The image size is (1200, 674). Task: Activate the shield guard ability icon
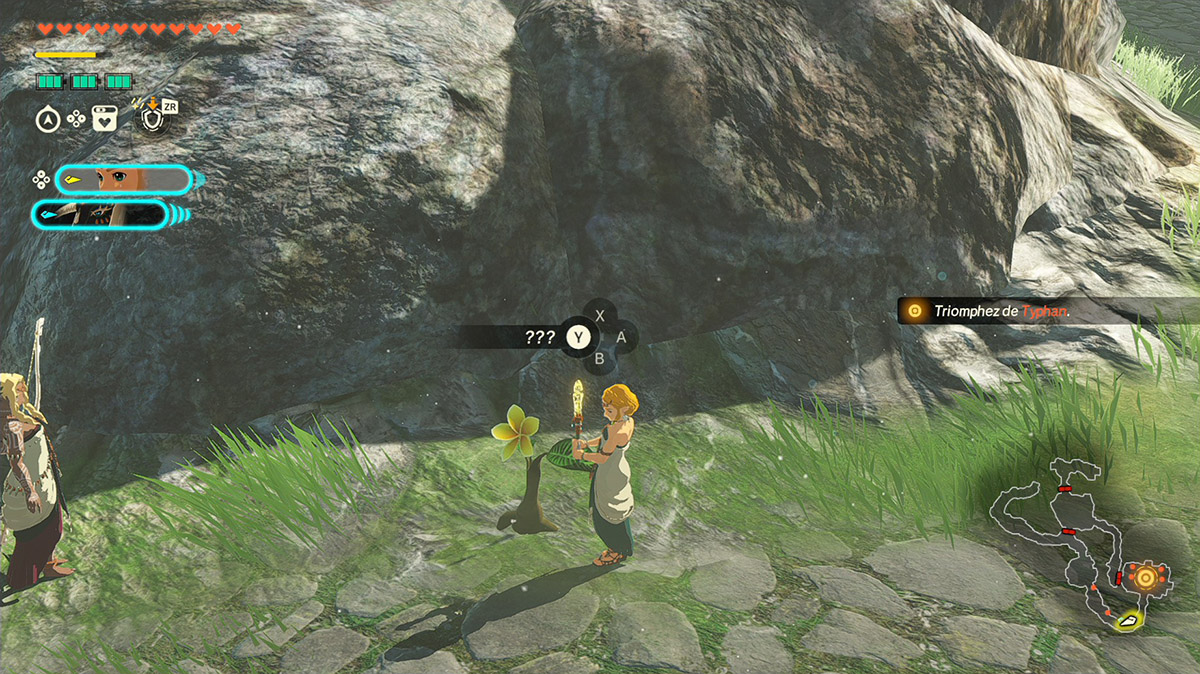point(152,119)
